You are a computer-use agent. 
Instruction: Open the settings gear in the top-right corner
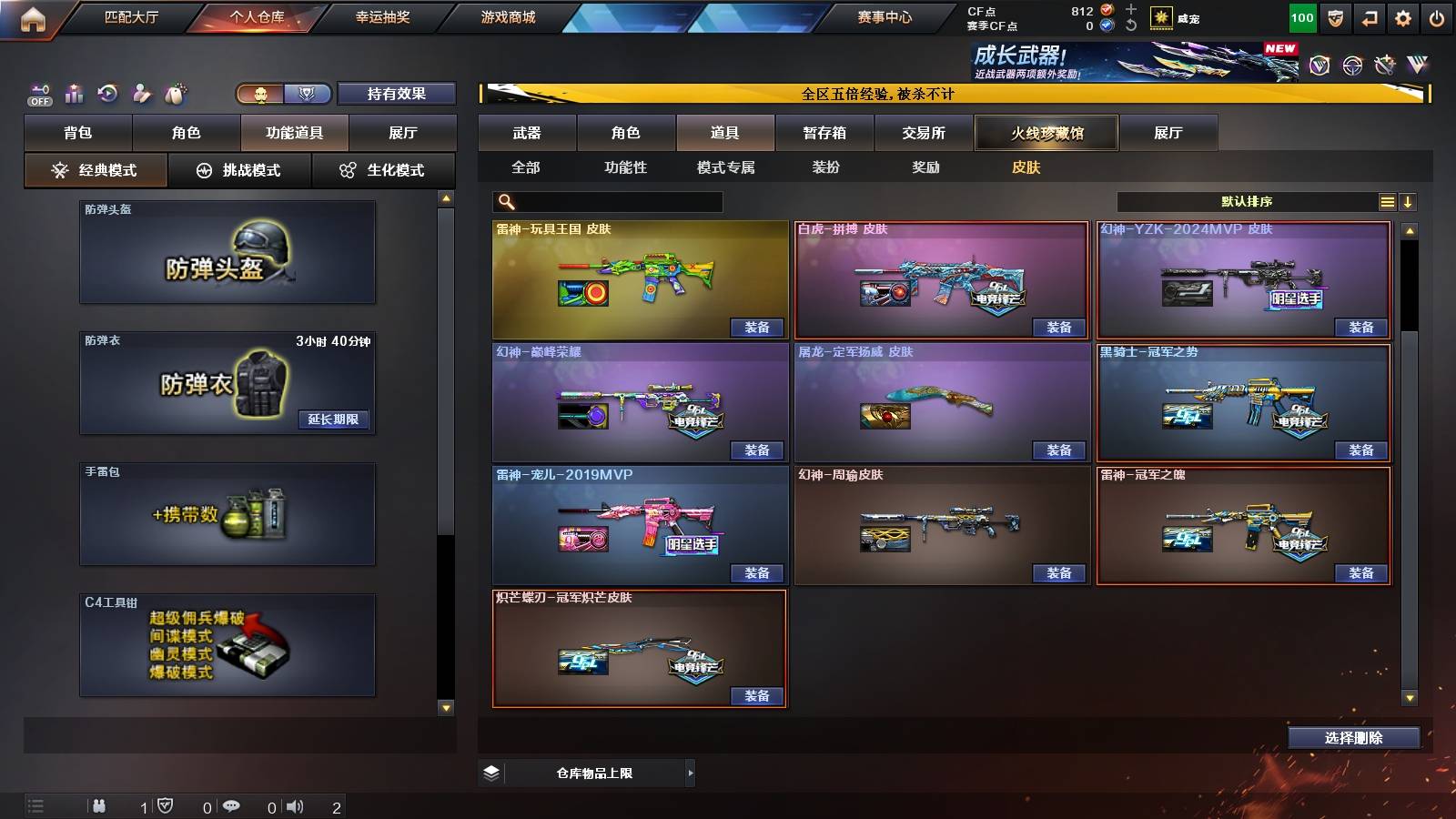[1403, 17]
